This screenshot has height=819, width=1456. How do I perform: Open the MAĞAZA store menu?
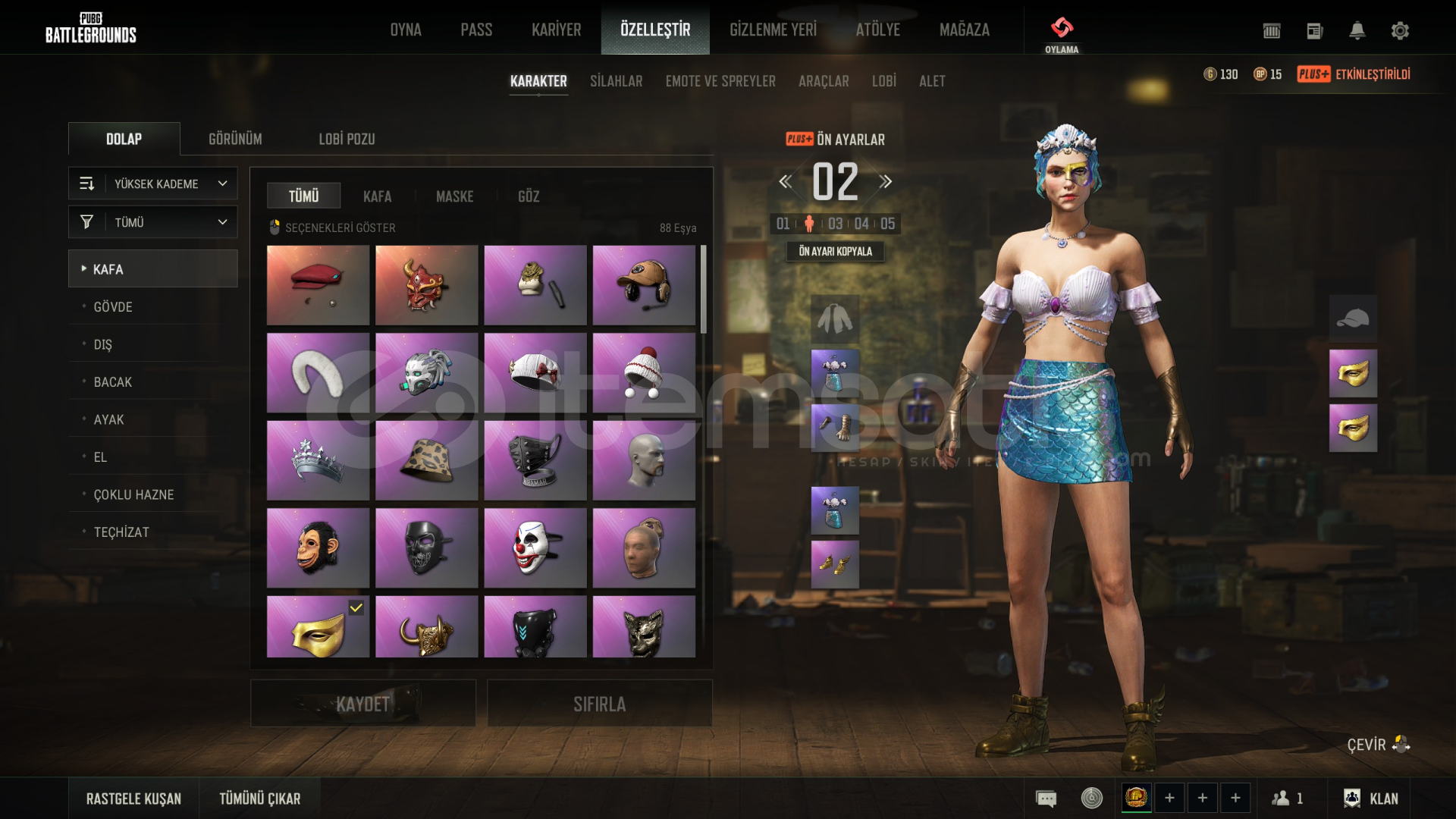[964, 30]
